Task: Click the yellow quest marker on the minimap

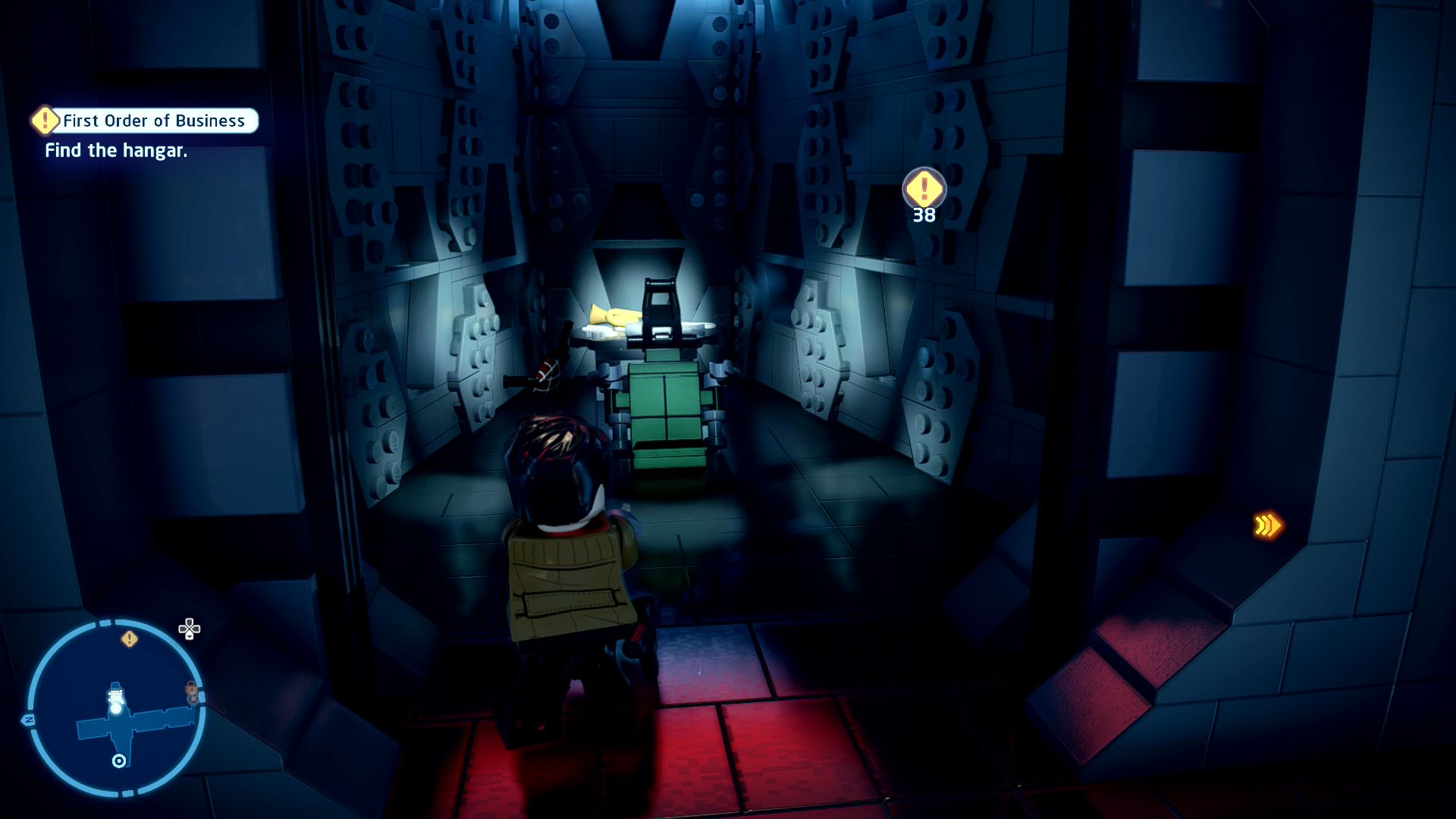Action: pyautogui.click(x=130, y=639)
